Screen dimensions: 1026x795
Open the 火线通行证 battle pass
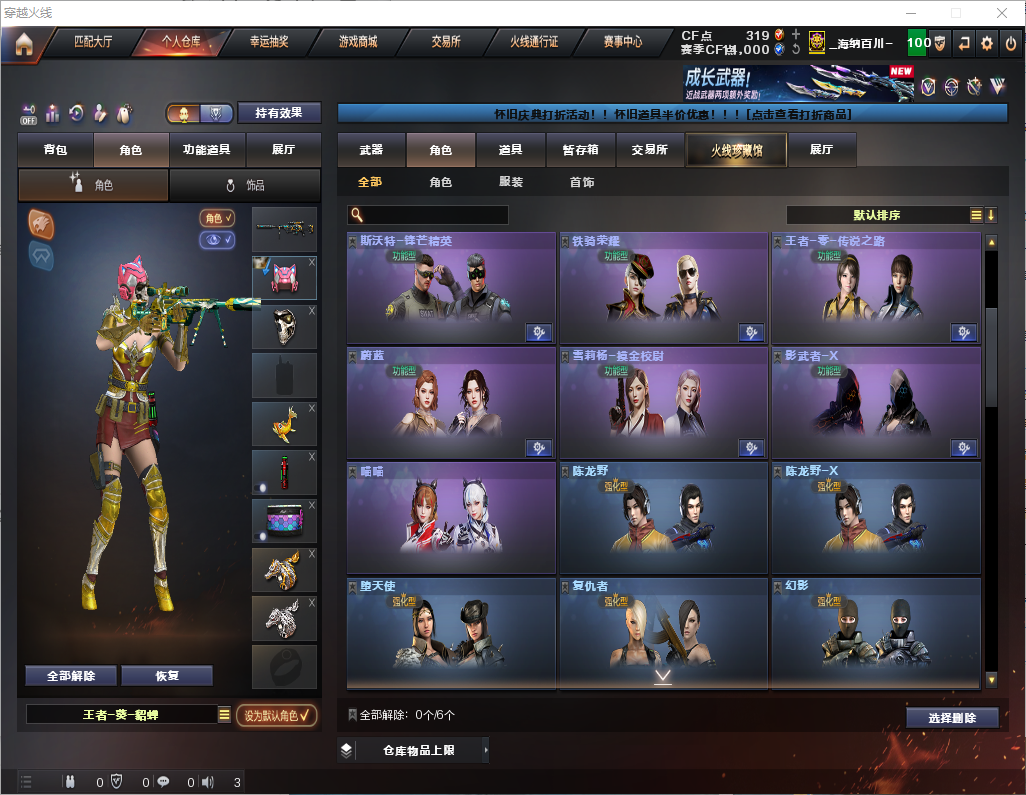click(534, 42)
